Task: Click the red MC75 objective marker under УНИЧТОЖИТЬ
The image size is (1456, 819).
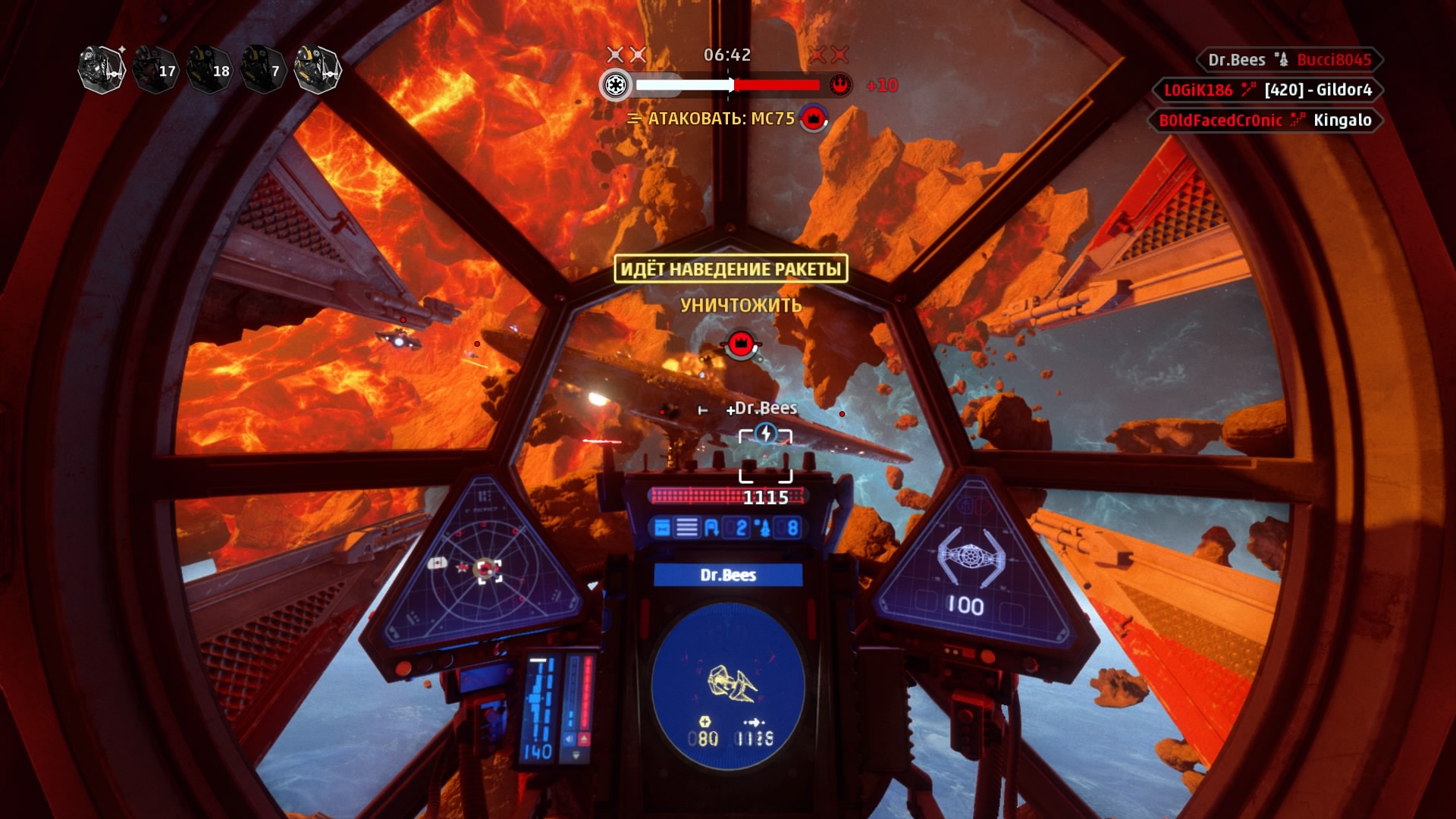Action: click(741, 344)
